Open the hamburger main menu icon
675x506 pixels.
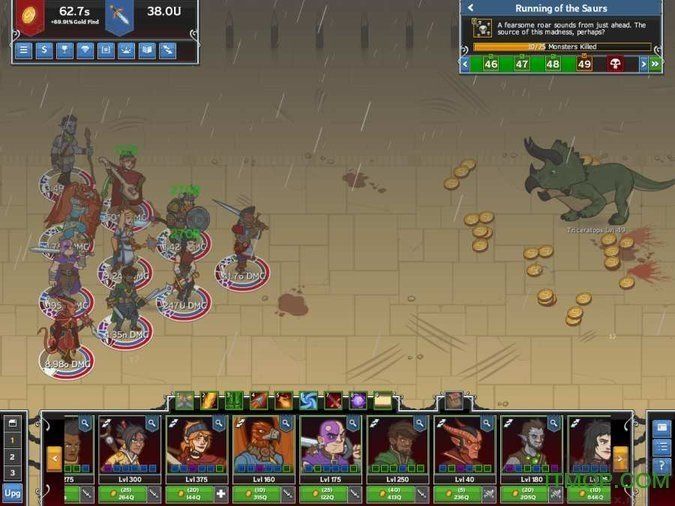[24, 50]
